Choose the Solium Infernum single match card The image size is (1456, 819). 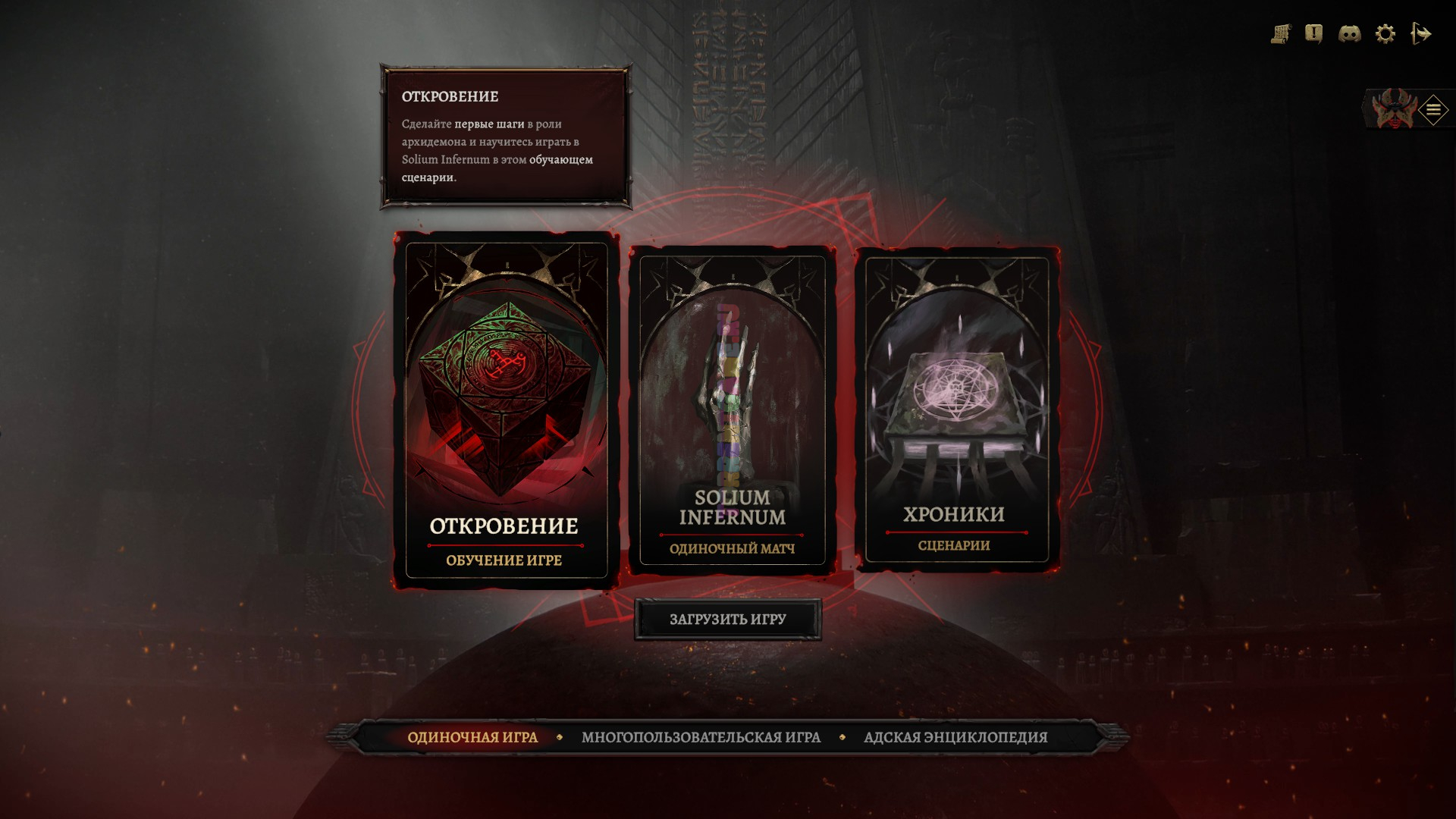pyautogui.click(x=732, y=410)
